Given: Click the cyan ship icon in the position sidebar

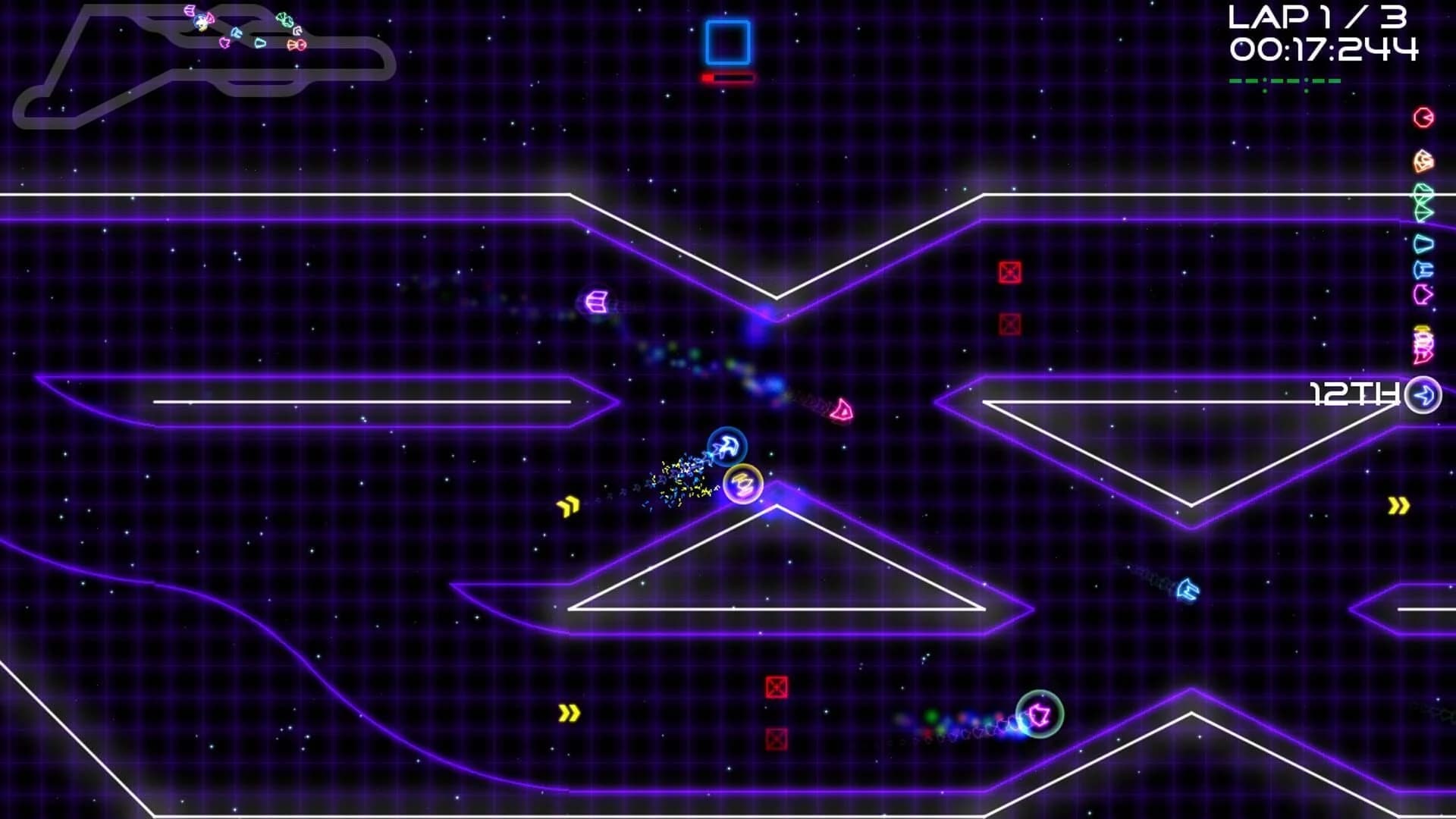Looking at the screenshot, I should 1423,243.
